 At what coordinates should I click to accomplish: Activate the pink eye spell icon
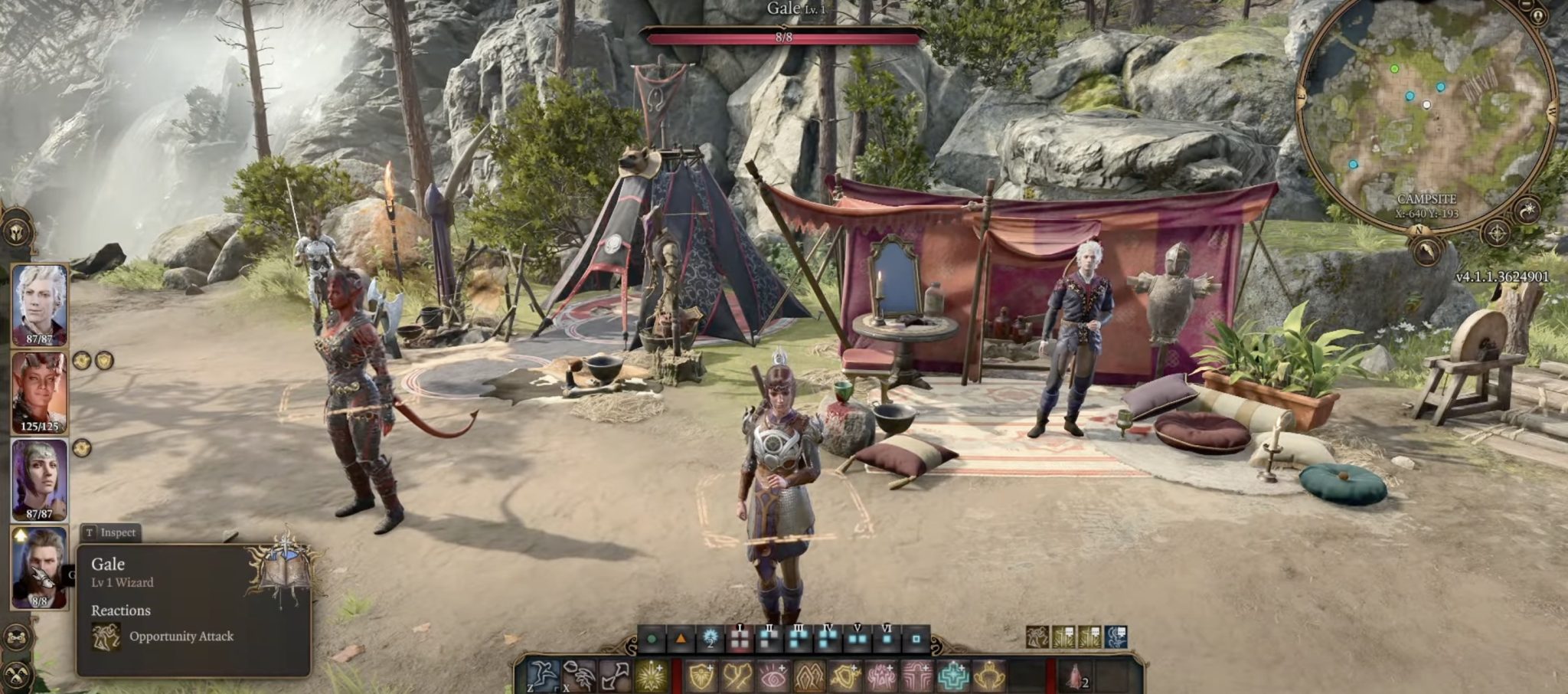(x=773, y=676)
